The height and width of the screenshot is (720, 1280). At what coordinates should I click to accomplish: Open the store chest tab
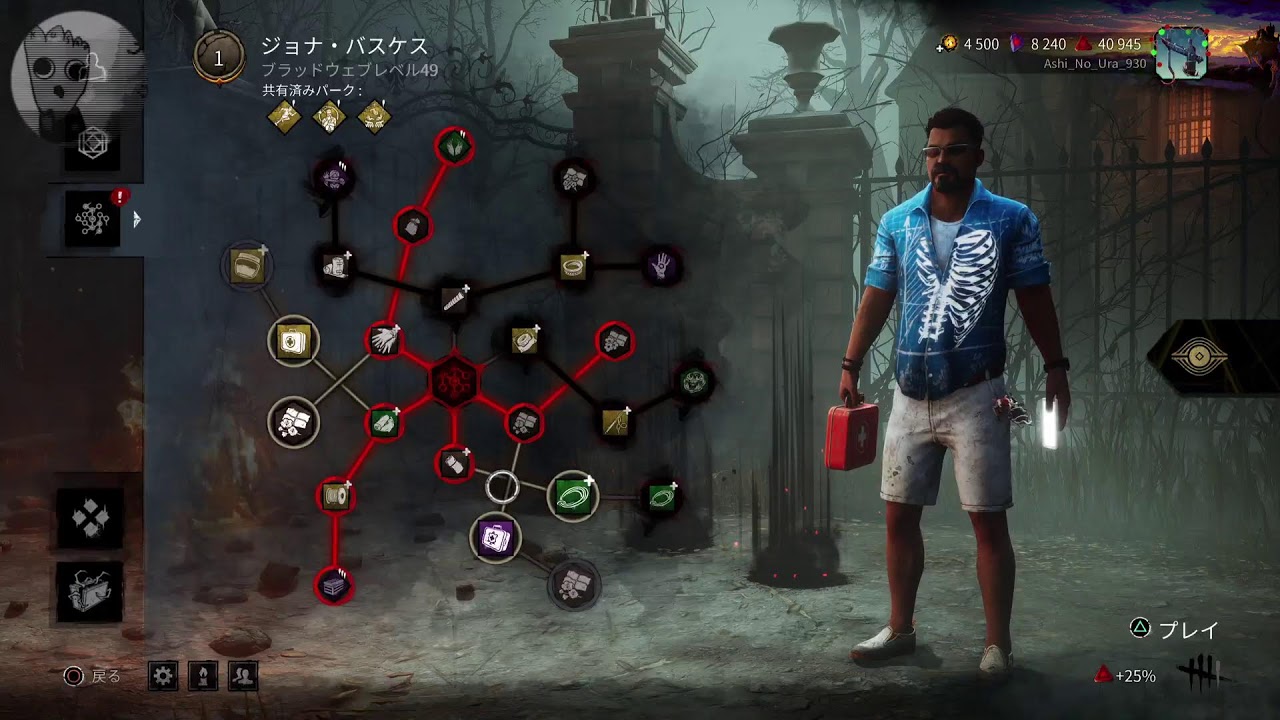90,591
